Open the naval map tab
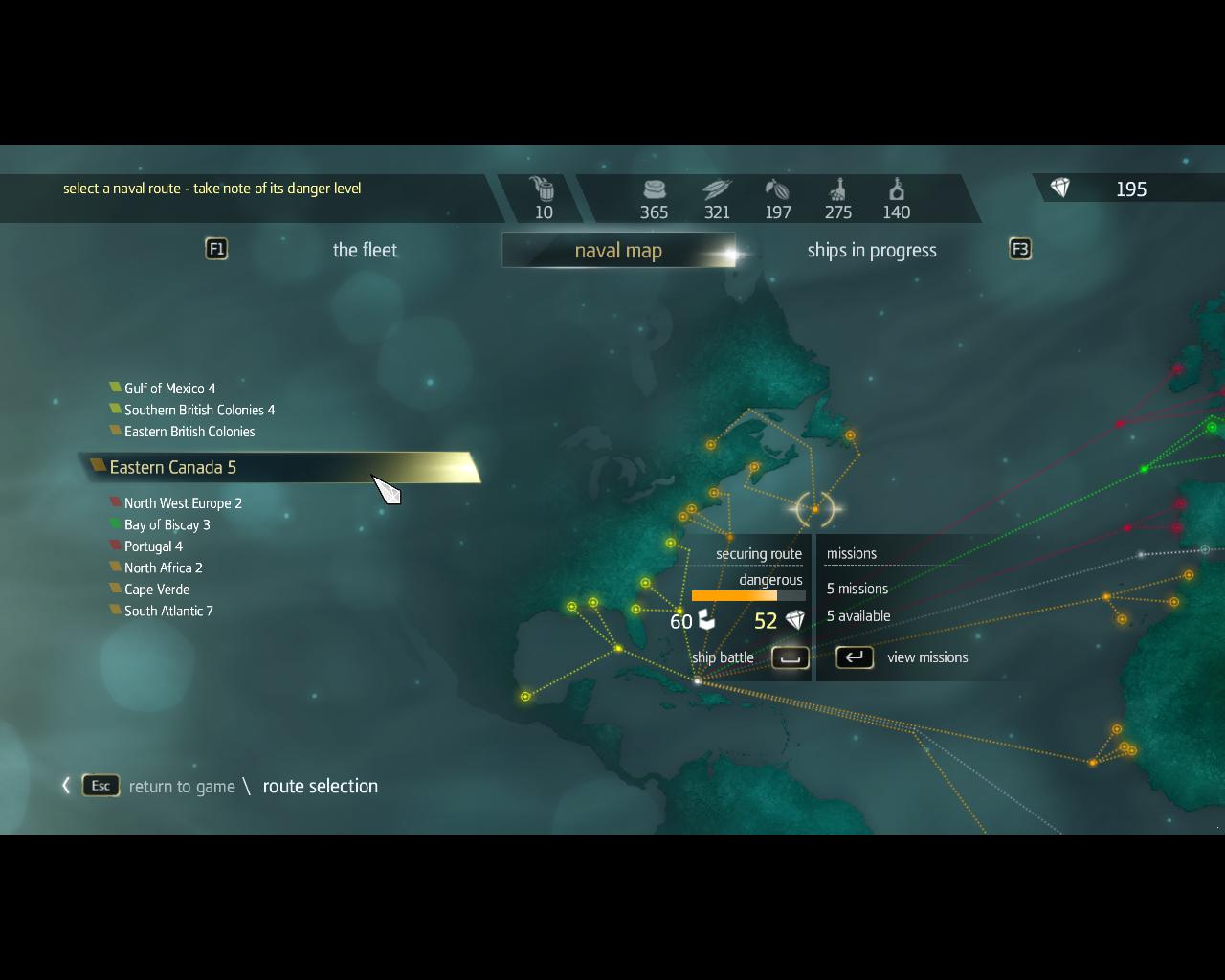Screen dimensions: 1225x980 pyautogui.click(x=618, y=251)
